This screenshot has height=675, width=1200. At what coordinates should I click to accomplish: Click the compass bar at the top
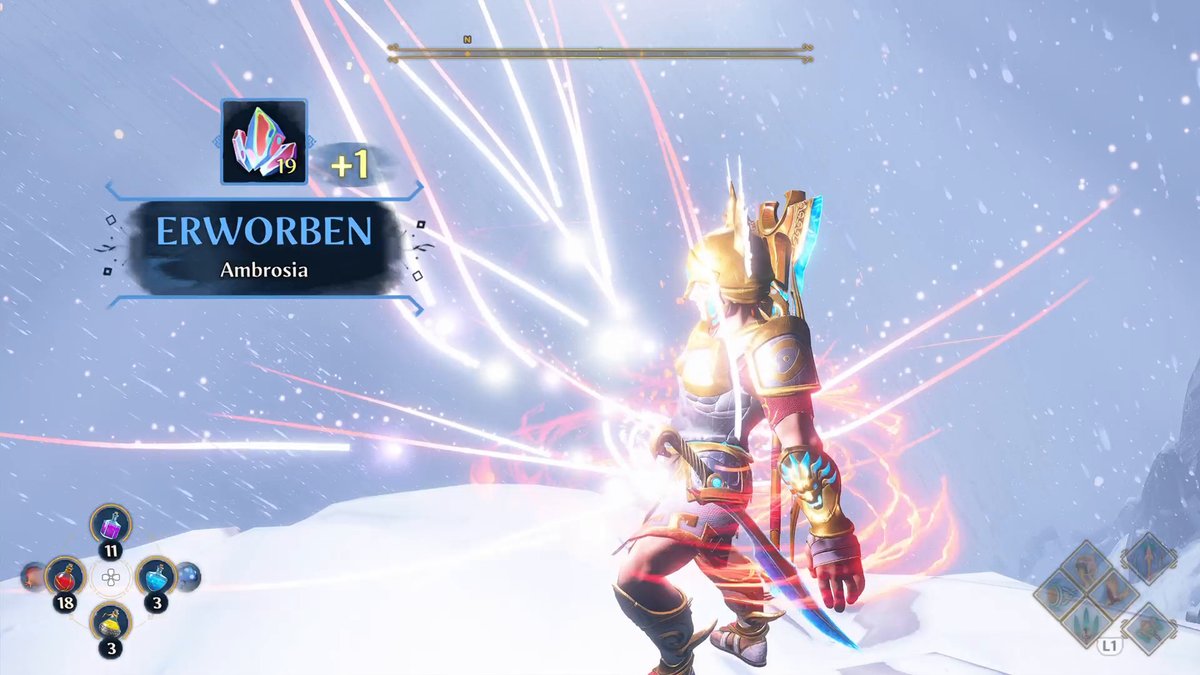(600, 52)
